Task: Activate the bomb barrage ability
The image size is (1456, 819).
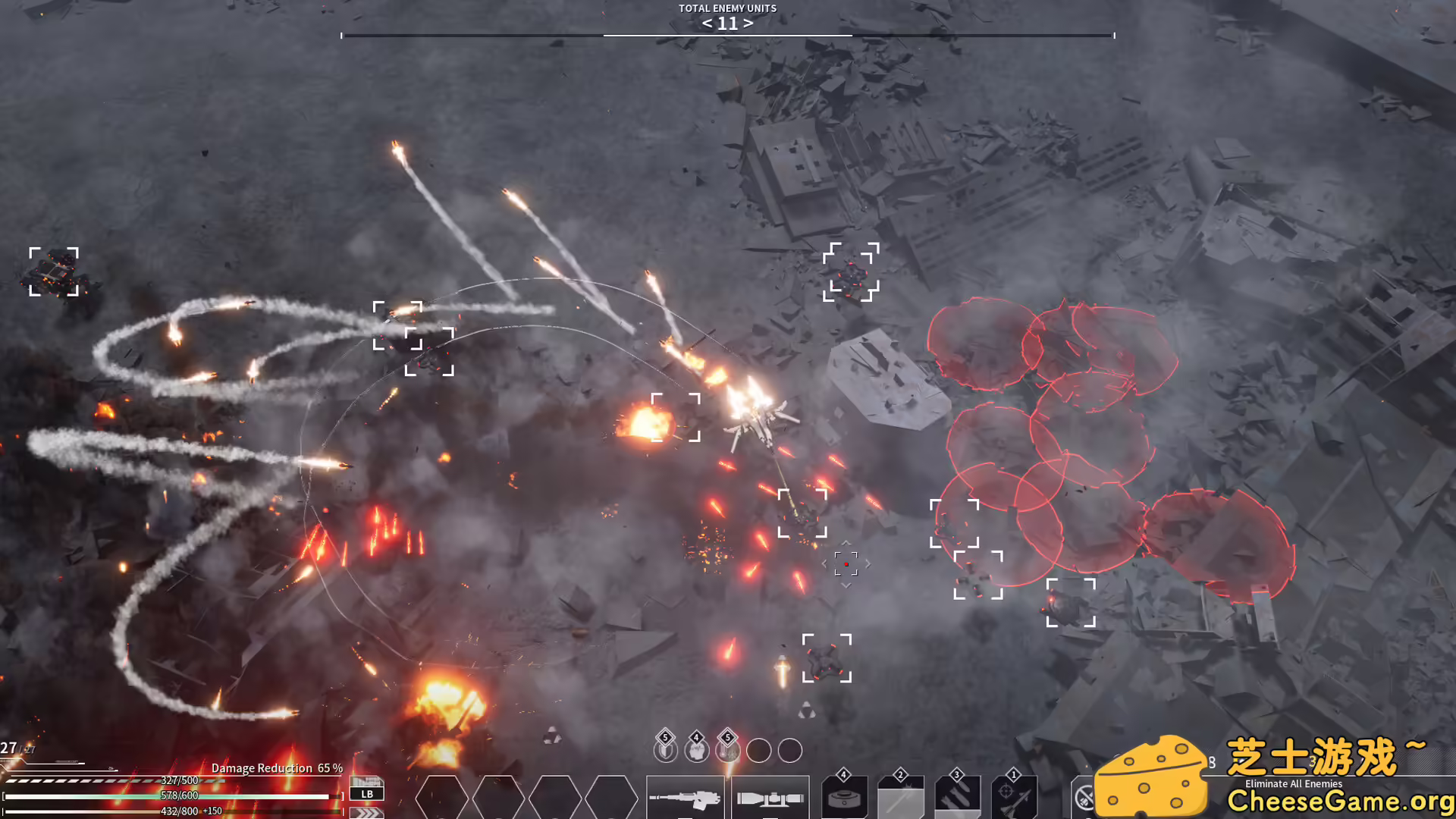Action: click(957, 799)
